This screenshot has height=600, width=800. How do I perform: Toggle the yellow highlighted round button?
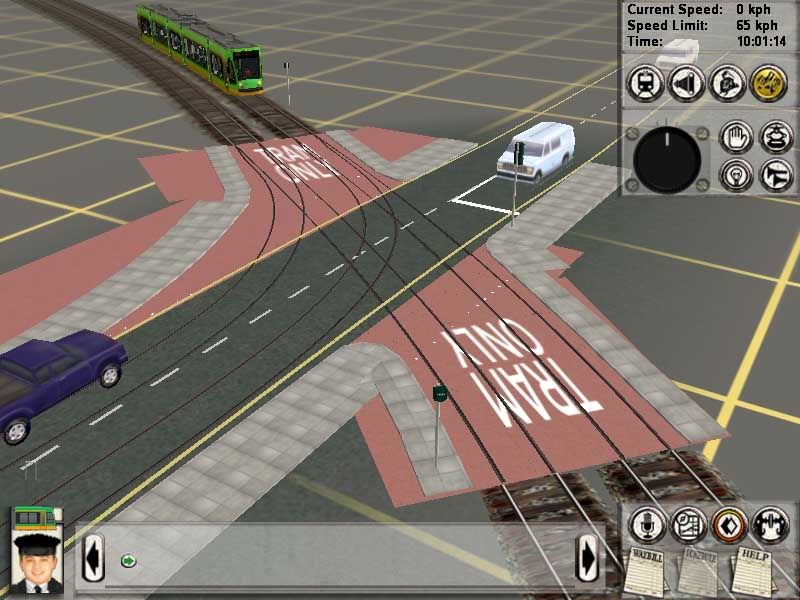(768, 84)
